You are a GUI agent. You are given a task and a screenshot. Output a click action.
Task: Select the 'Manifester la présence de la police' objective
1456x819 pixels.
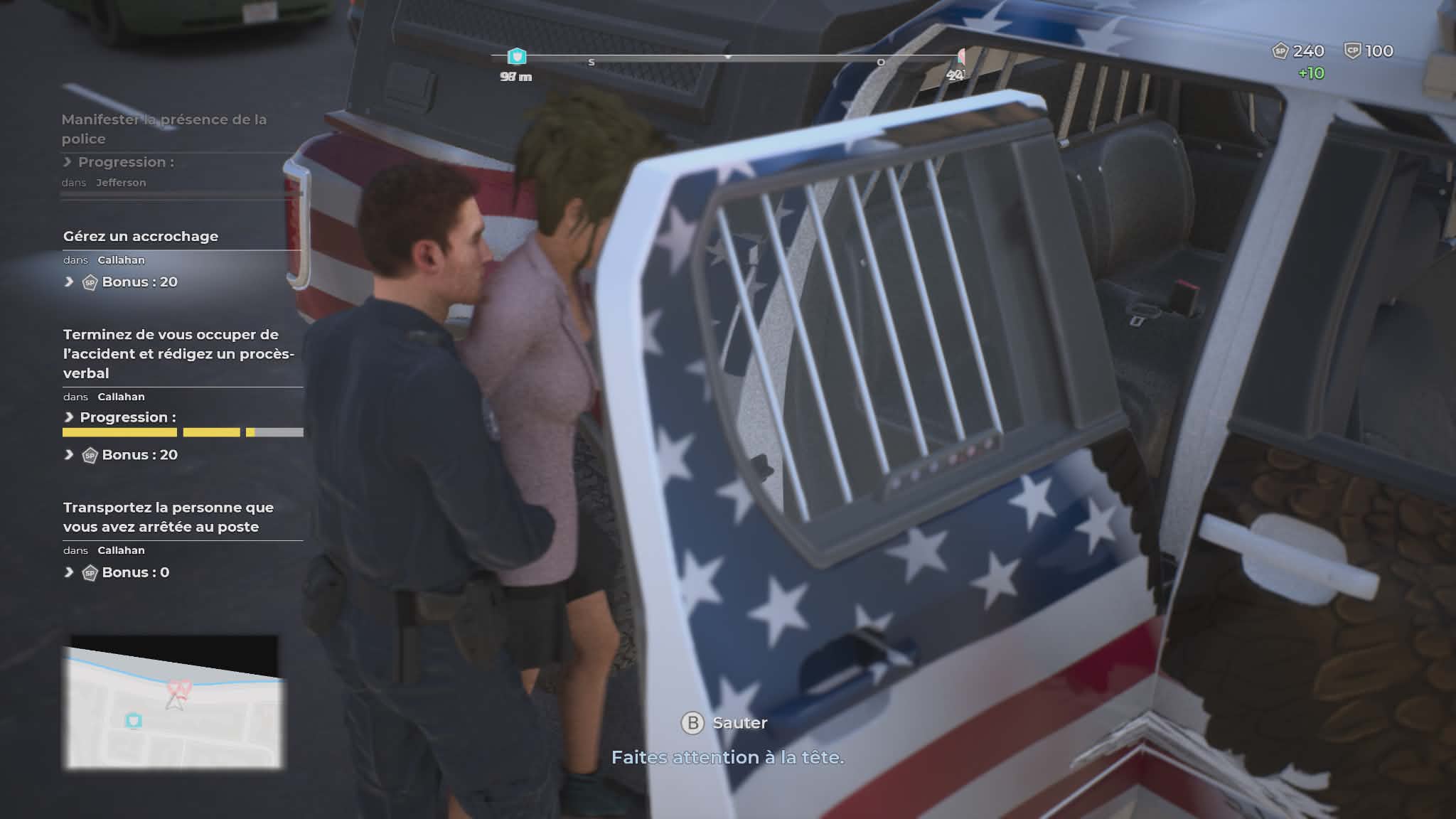point(164,129)
